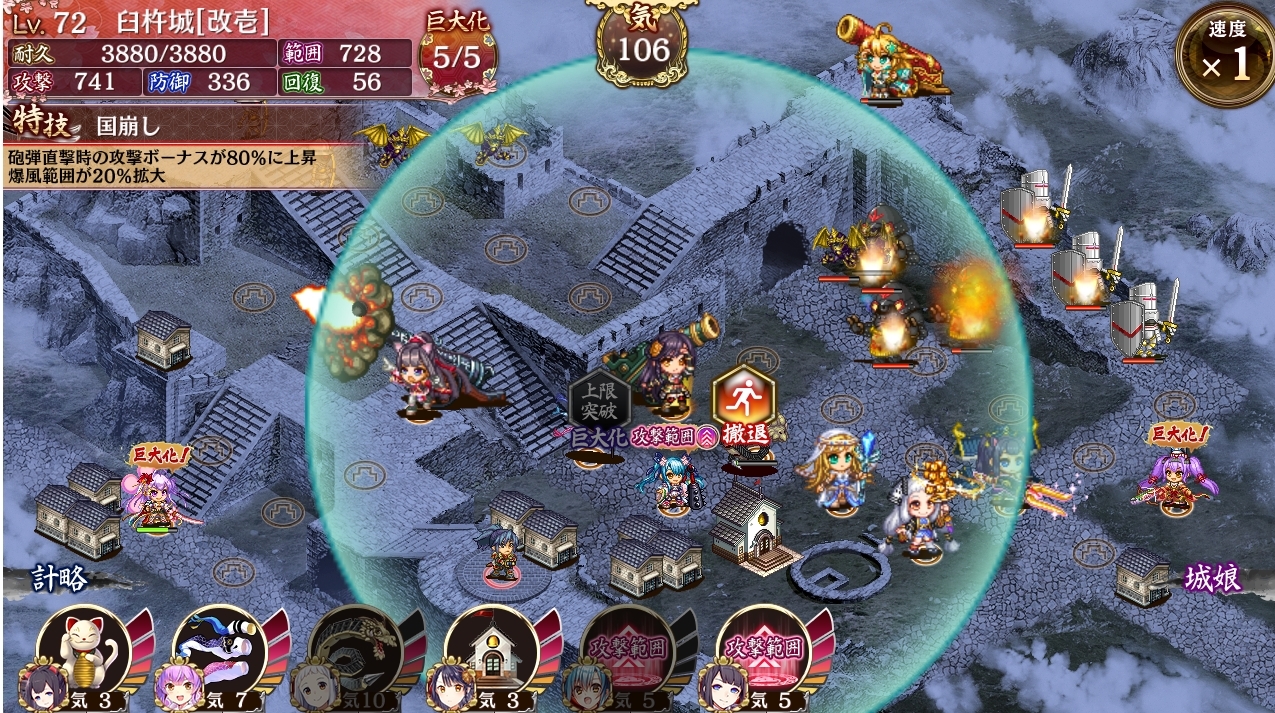Click the 特技 国崩し skill header

[x=100, y=125]
